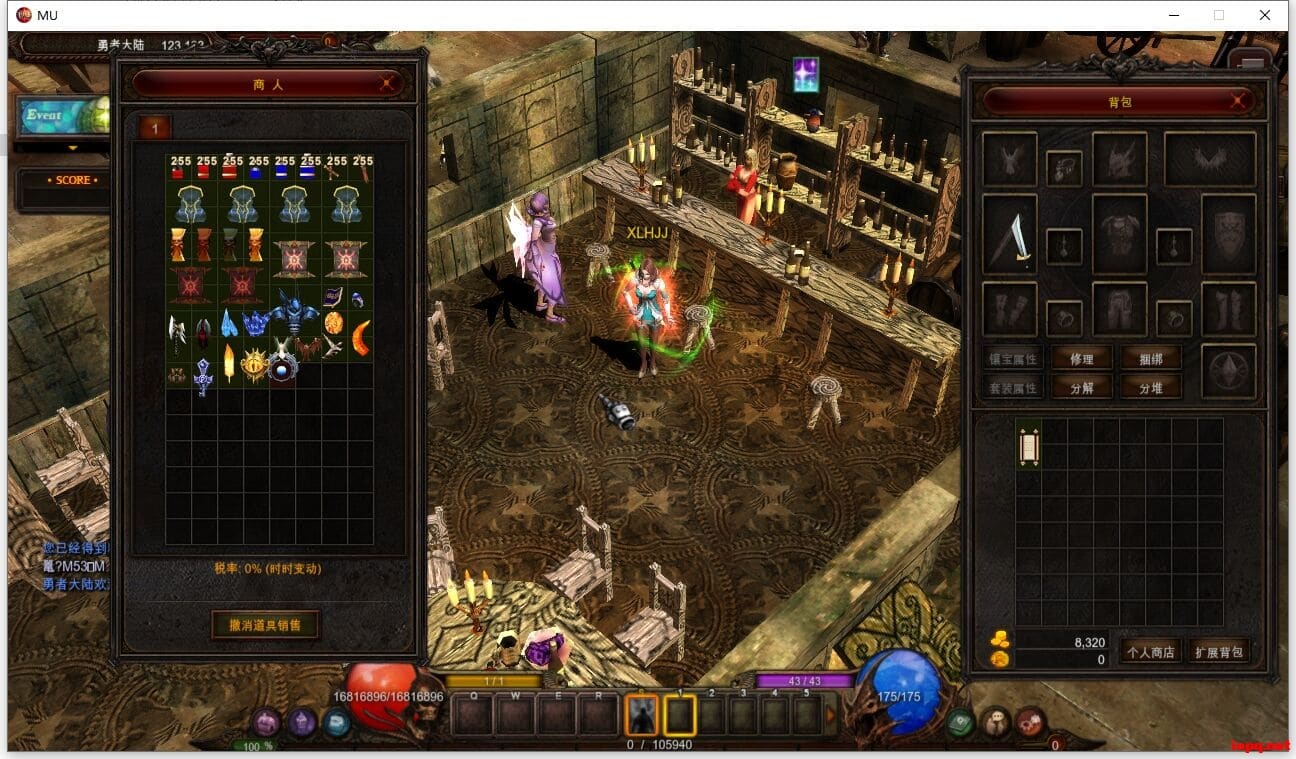The width and height of the screenshot is (1296, 759).
Task: Close the MU game window
Action: pyautogui.click(x=1265, y=15)
